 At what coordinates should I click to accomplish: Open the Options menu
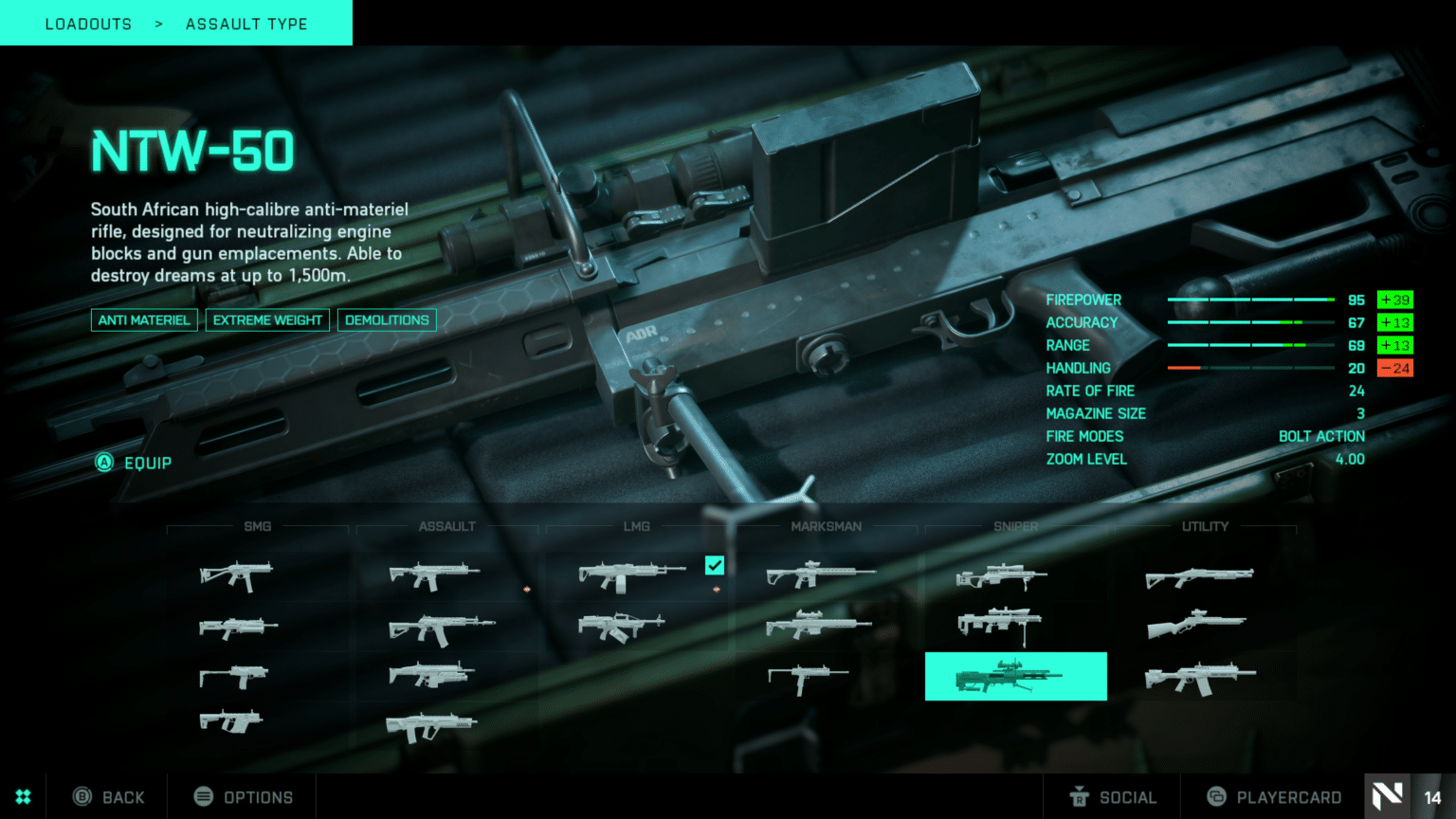click(244, 797)
